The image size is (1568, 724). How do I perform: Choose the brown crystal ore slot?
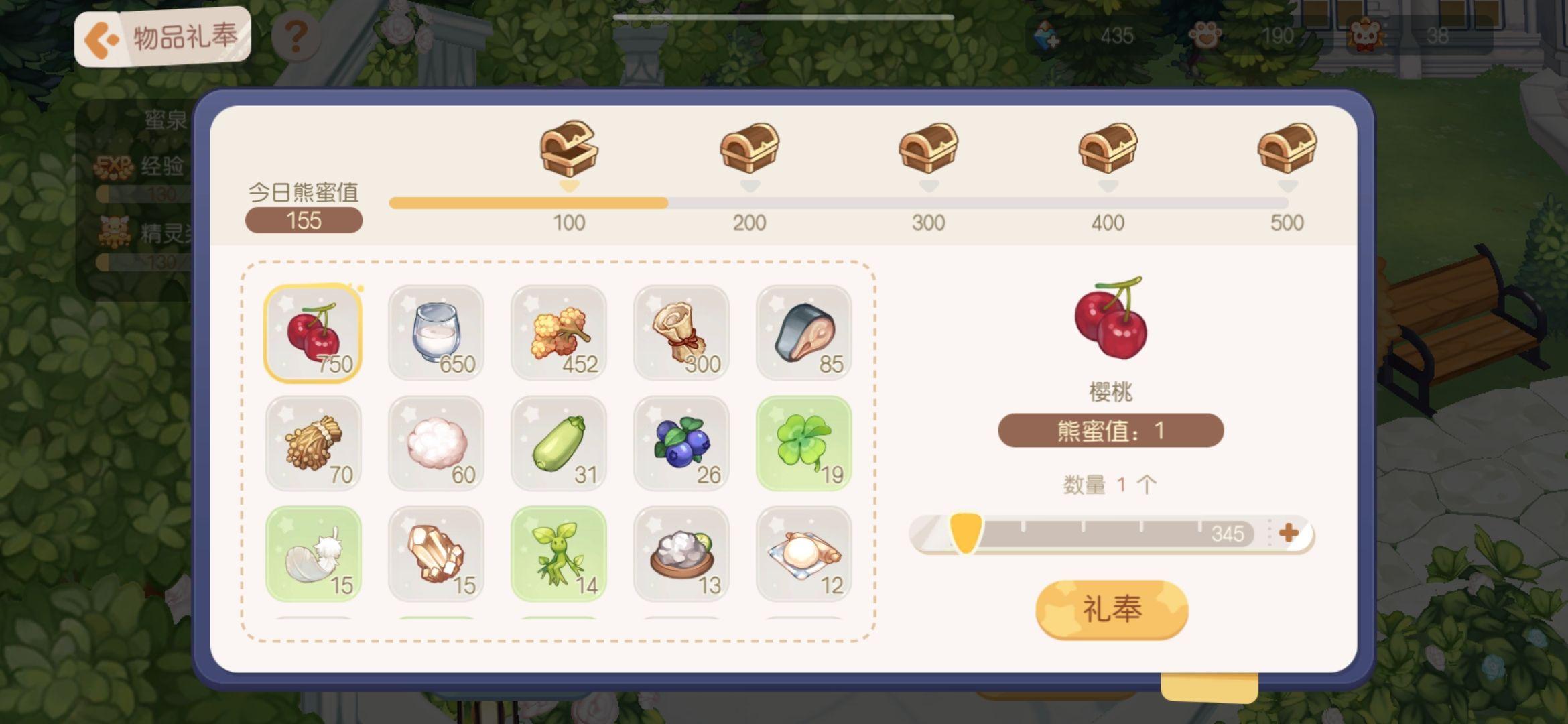[x=436, y=554]
